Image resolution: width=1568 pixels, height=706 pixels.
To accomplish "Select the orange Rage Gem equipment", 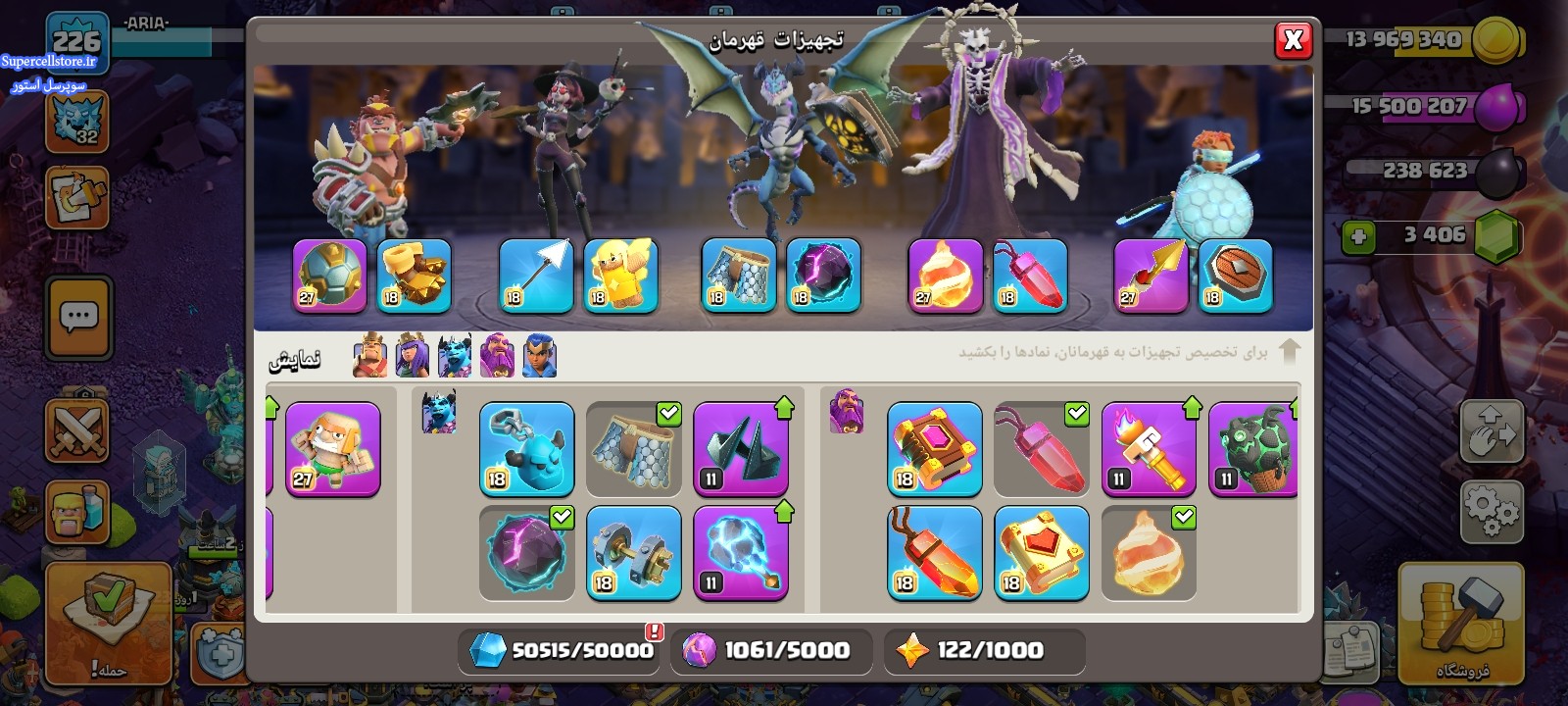I will (934, 553).
